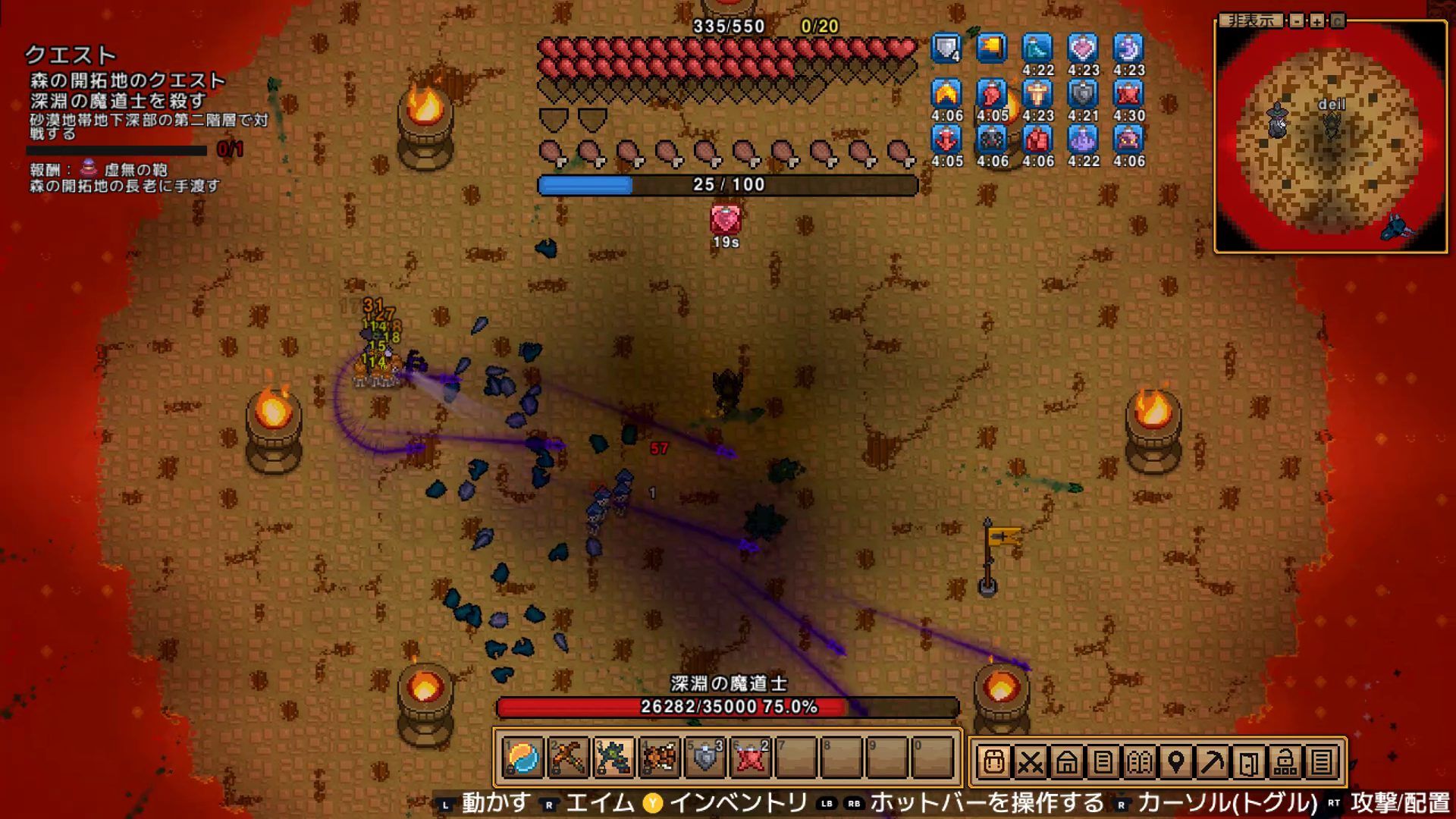Open the open-book journal button
1456x819 pixels.
1139,761
